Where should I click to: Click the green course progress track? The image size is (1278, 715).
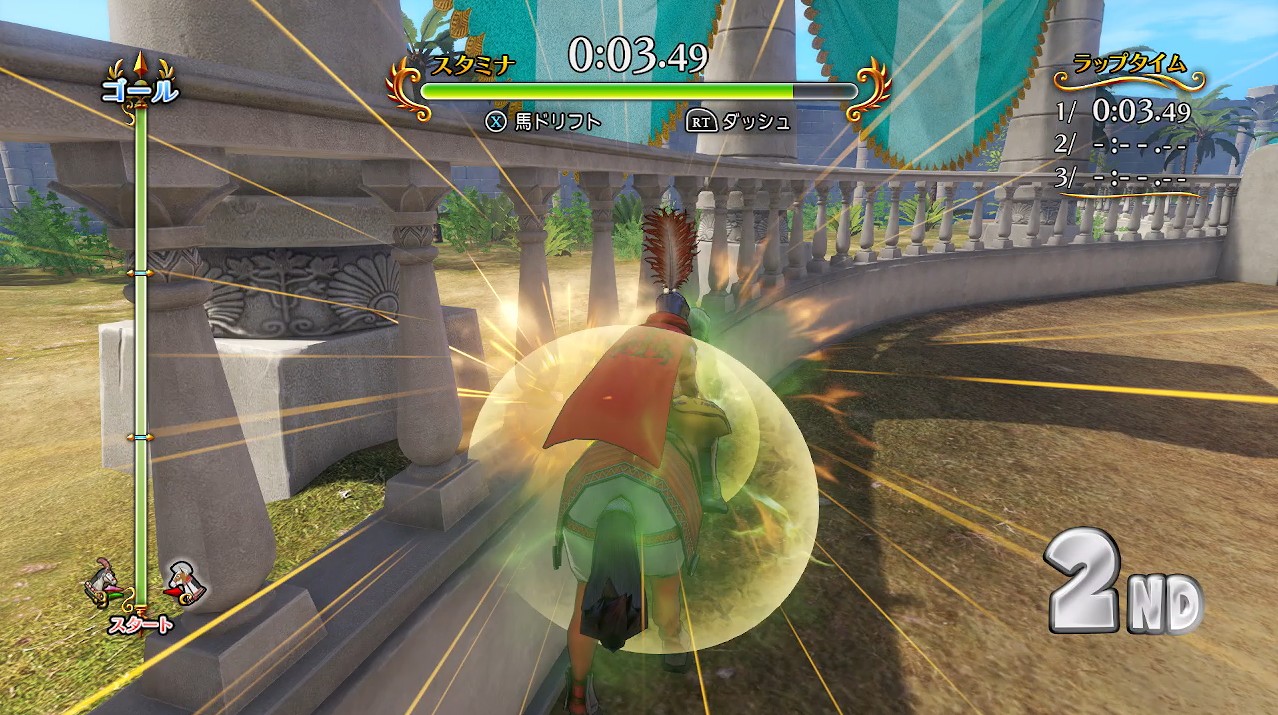click(x=141, y=350)
